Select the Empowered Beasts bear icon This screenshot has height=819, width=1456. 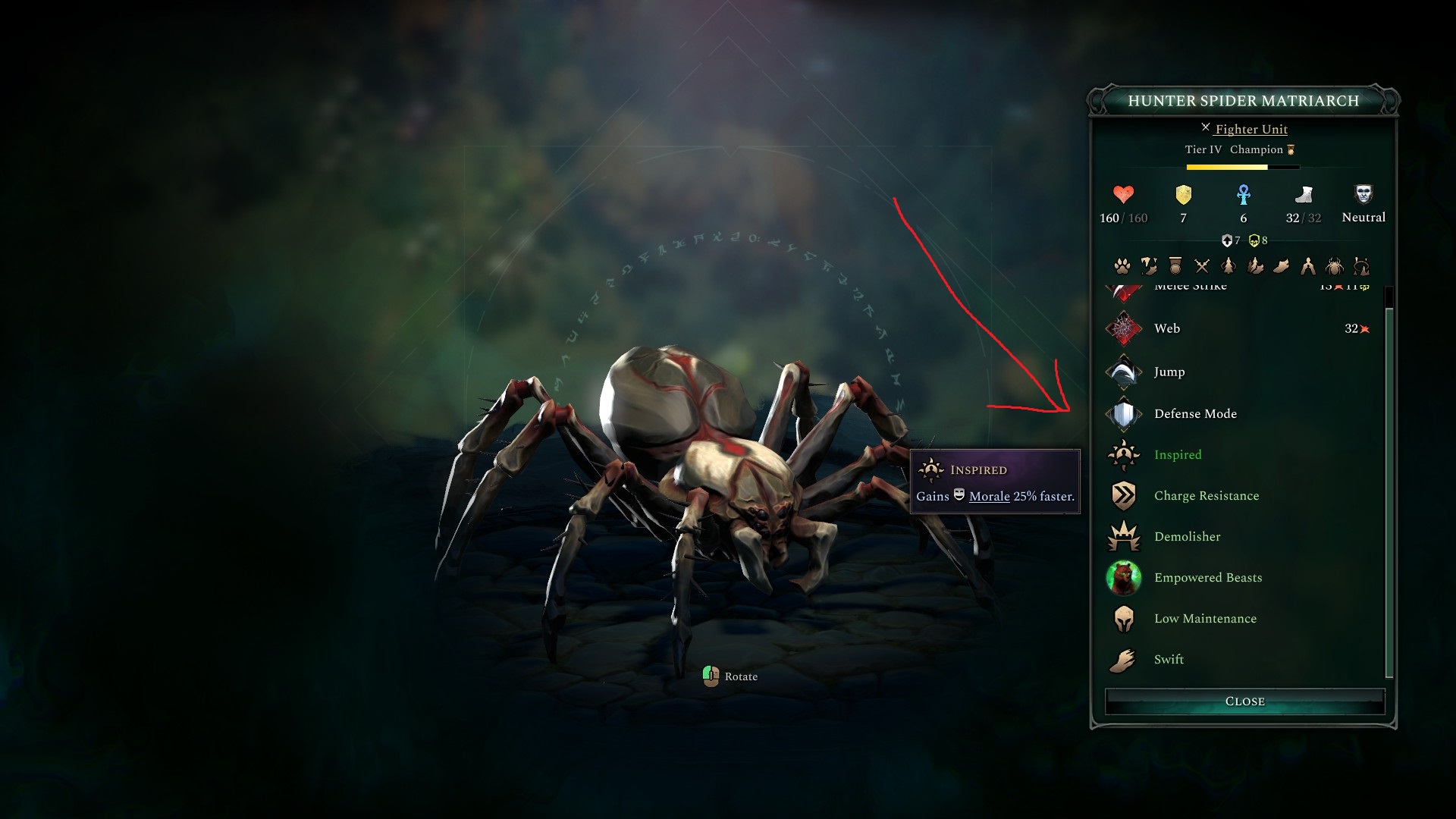(x=1125, y=577)
